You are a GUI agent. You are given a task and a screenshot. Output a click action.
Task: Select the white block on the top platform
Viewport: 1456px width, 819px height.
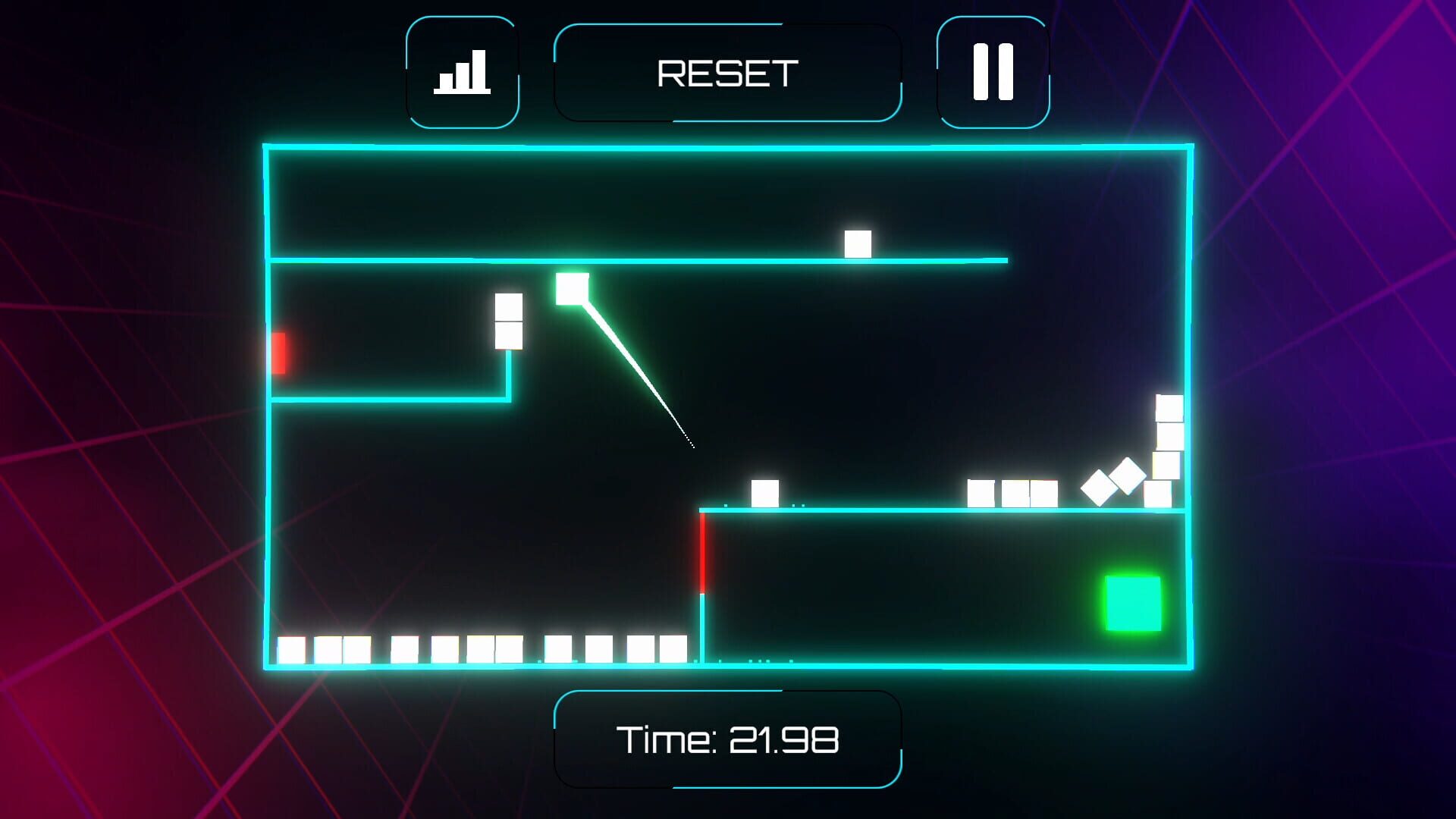click(x=858, y=243)
